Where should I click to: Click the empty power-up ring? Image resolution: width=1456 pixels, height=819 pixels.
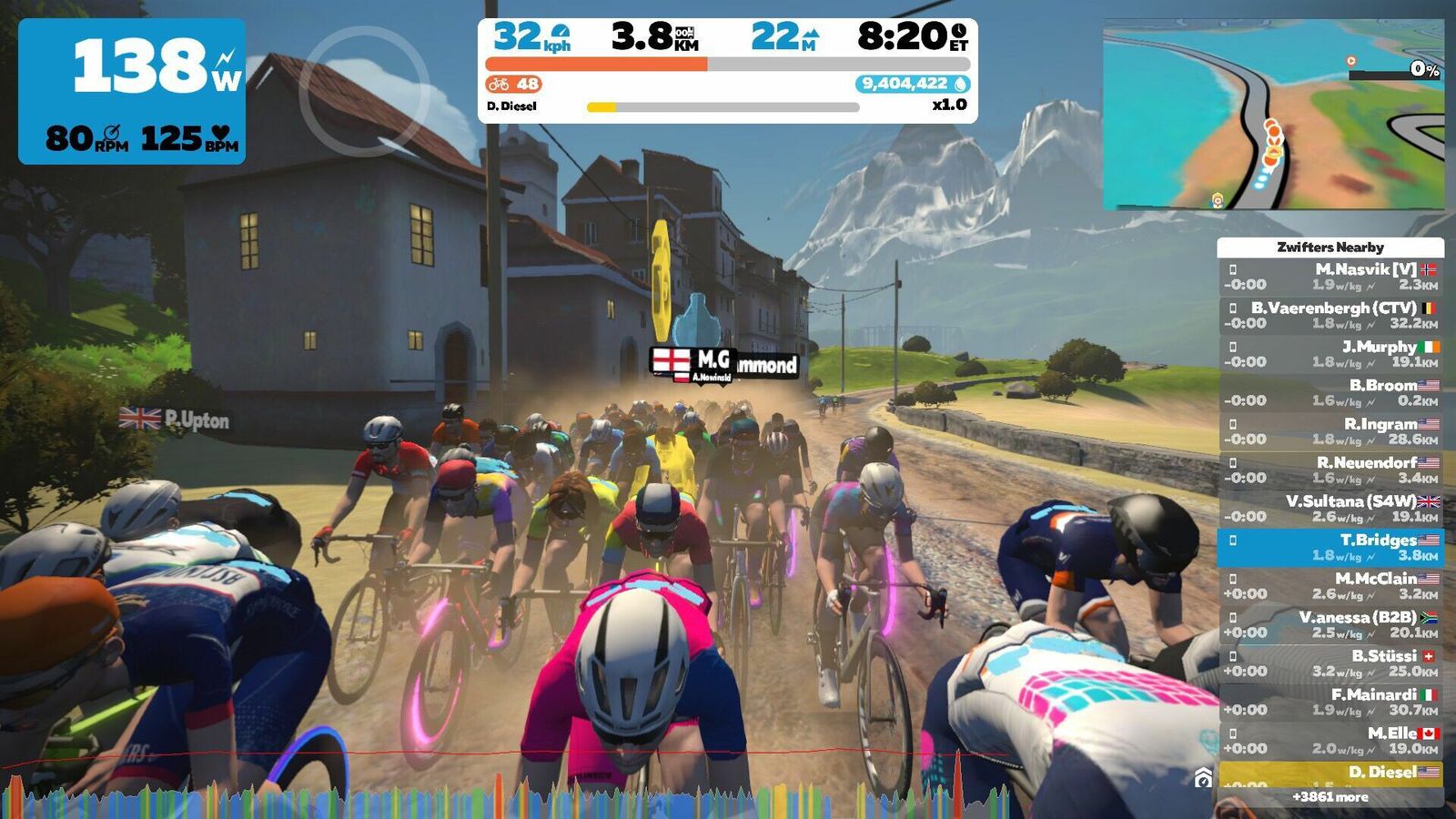click(364, 90)
